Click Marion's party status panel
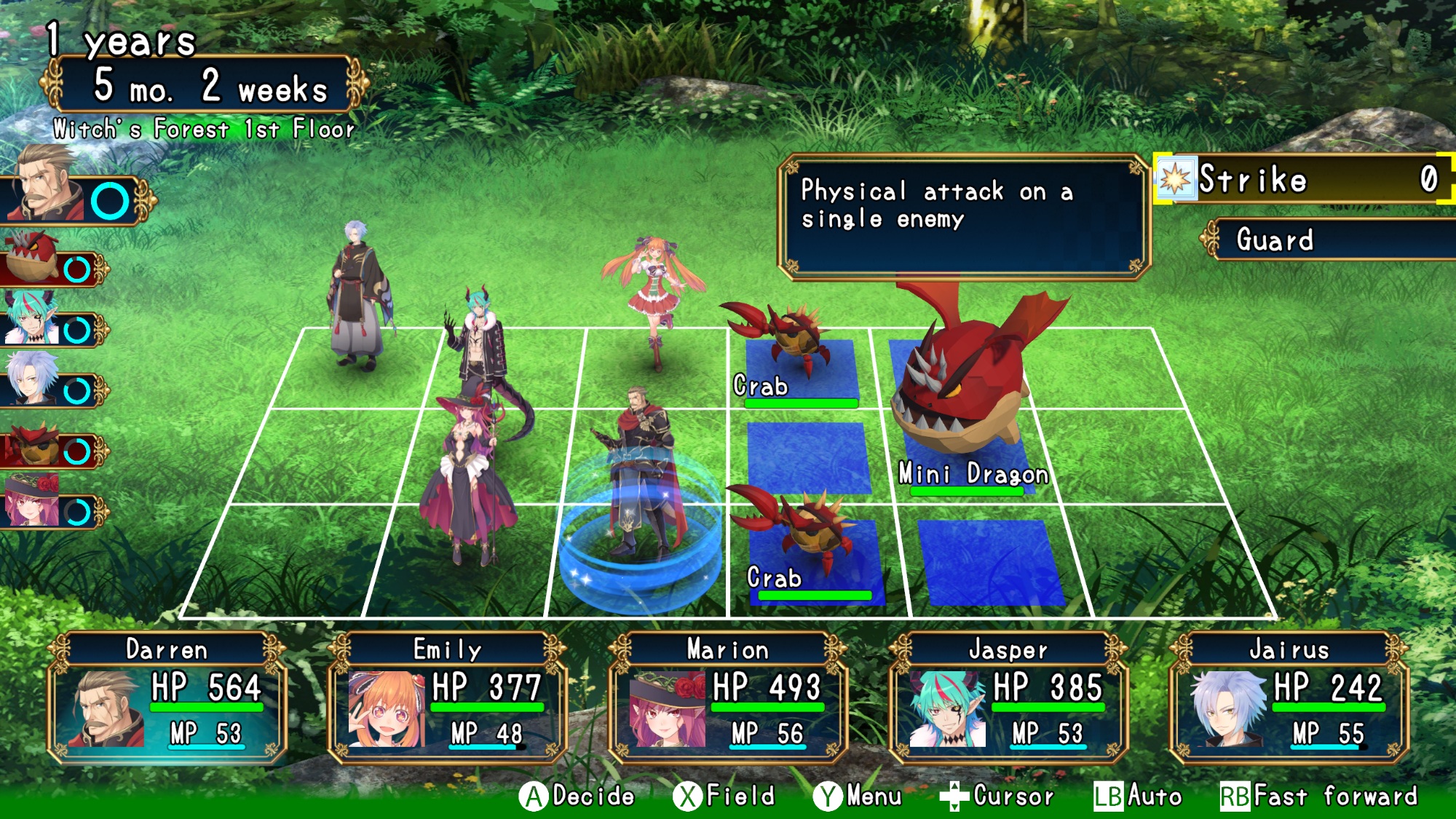The height and width of the screenshot is (819, 1456). point(728,697)
